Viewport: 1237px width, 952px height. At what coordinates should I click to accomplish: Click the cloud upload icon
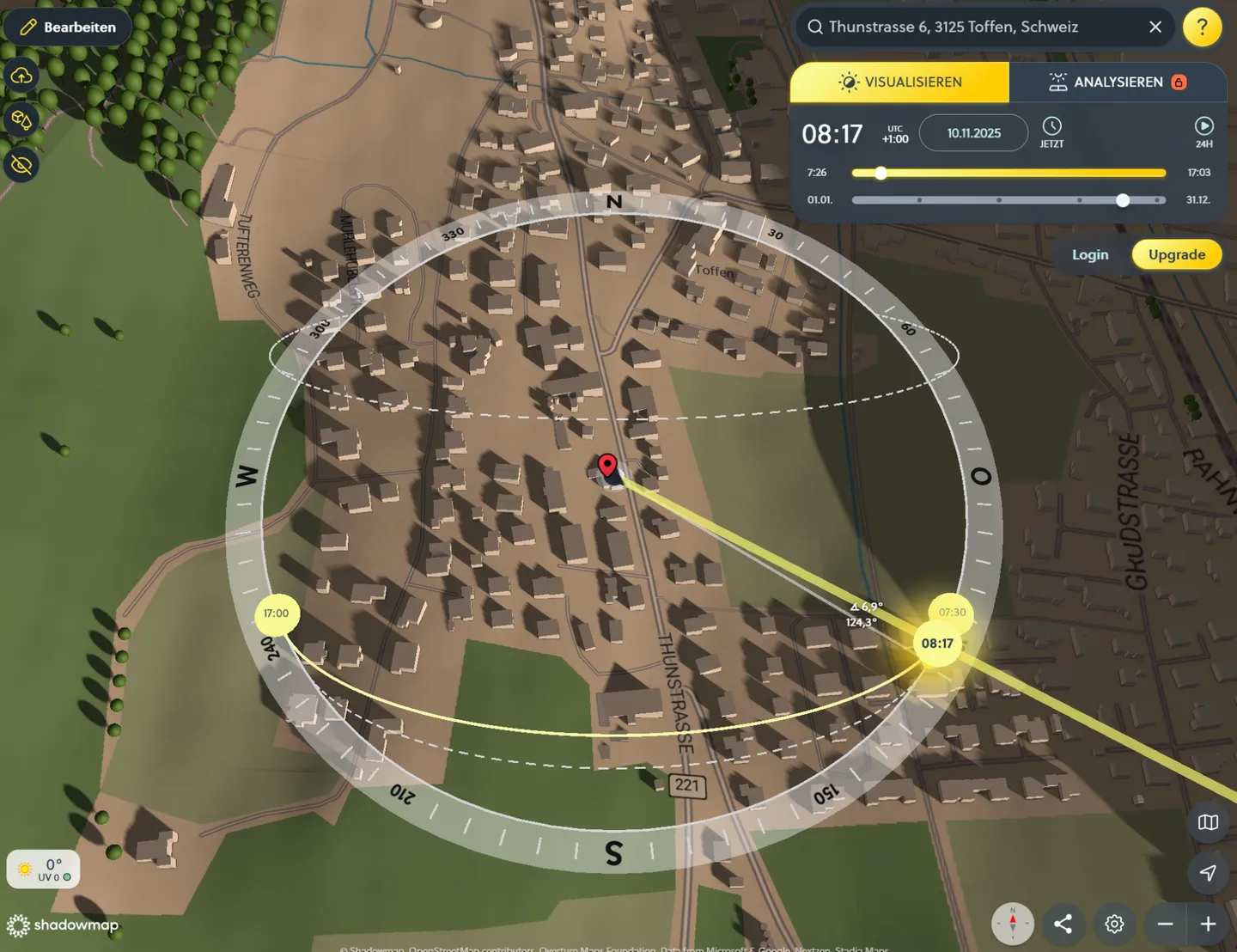tap(21, 76)
